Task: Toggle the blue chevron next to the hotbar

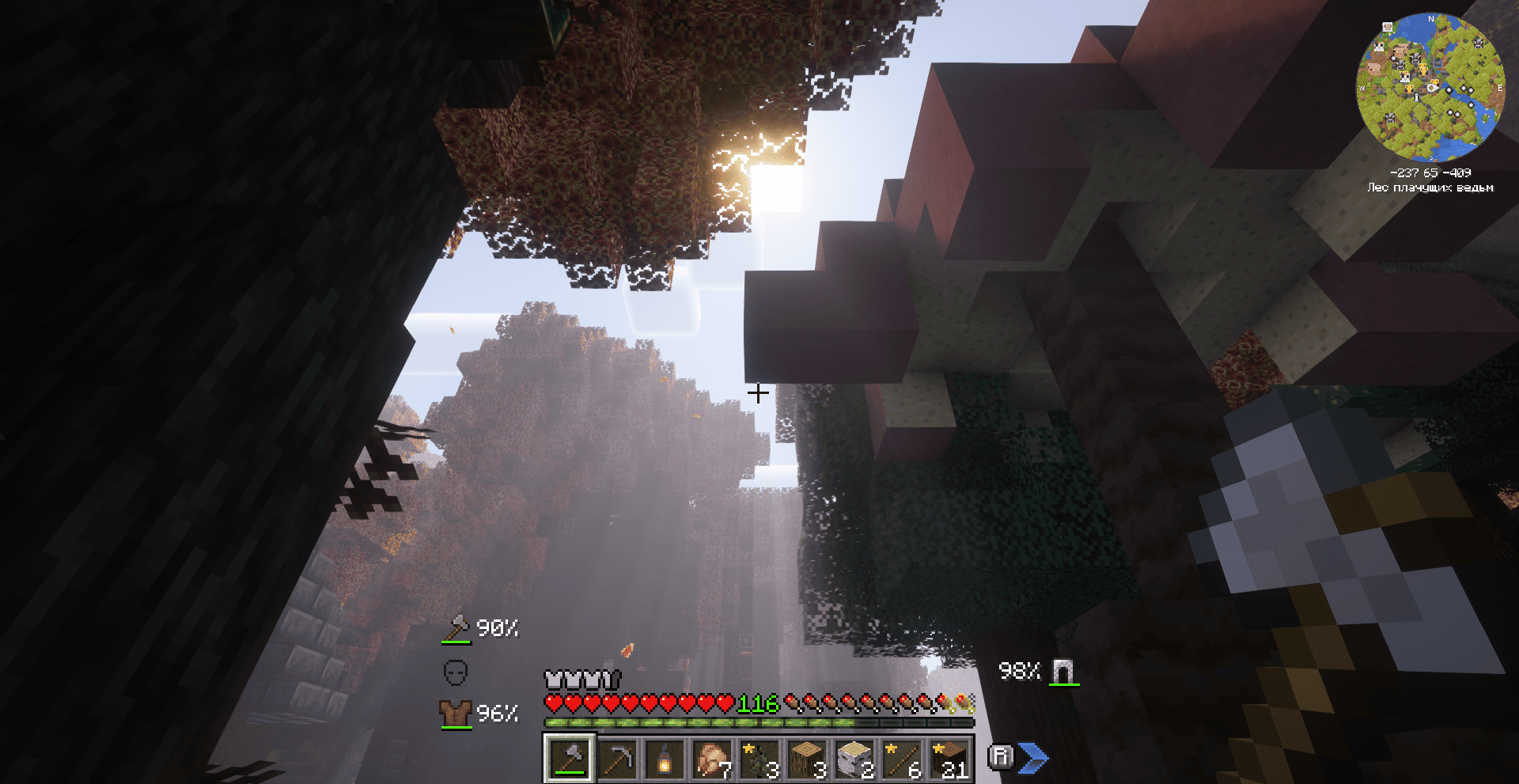Action: point(1035,757)
